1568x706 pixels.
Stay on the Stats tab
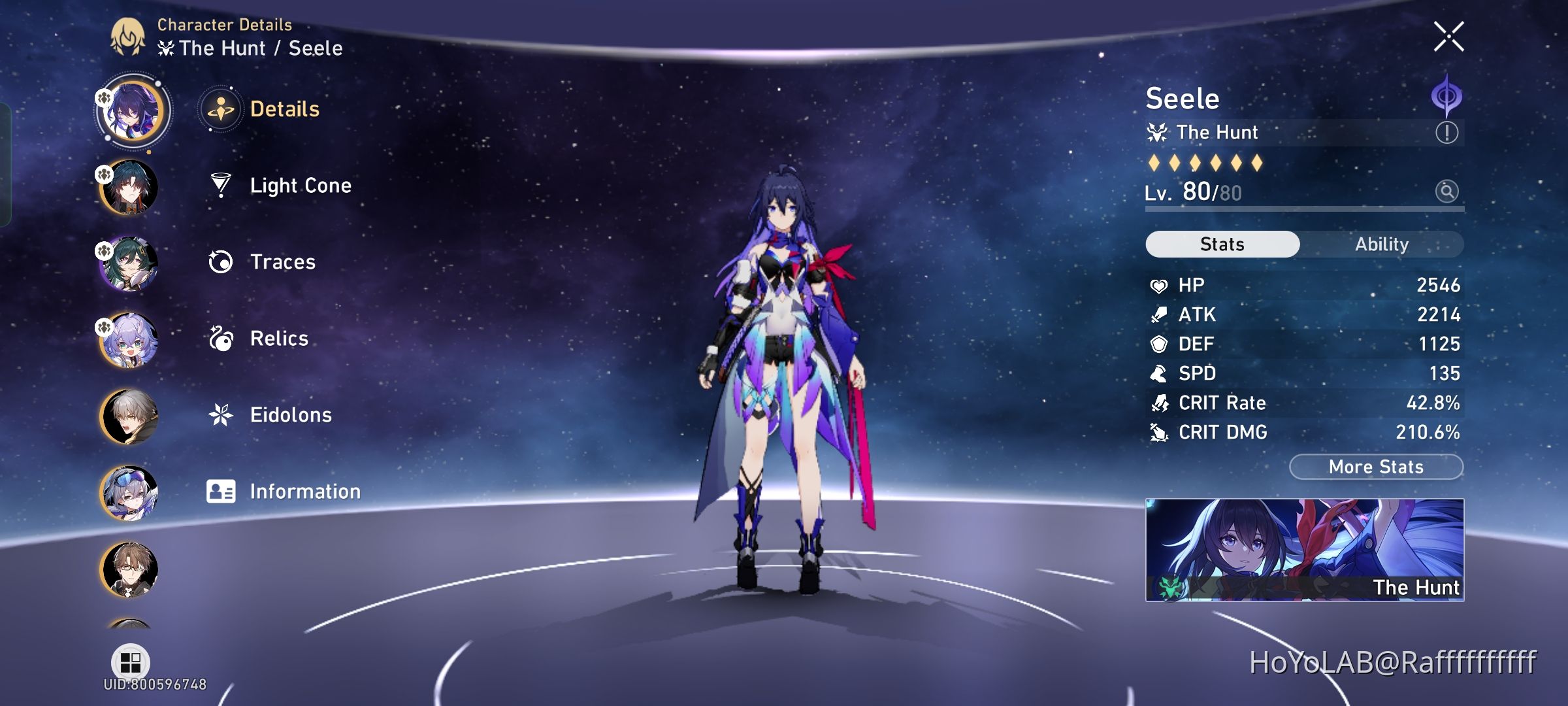1222,244
